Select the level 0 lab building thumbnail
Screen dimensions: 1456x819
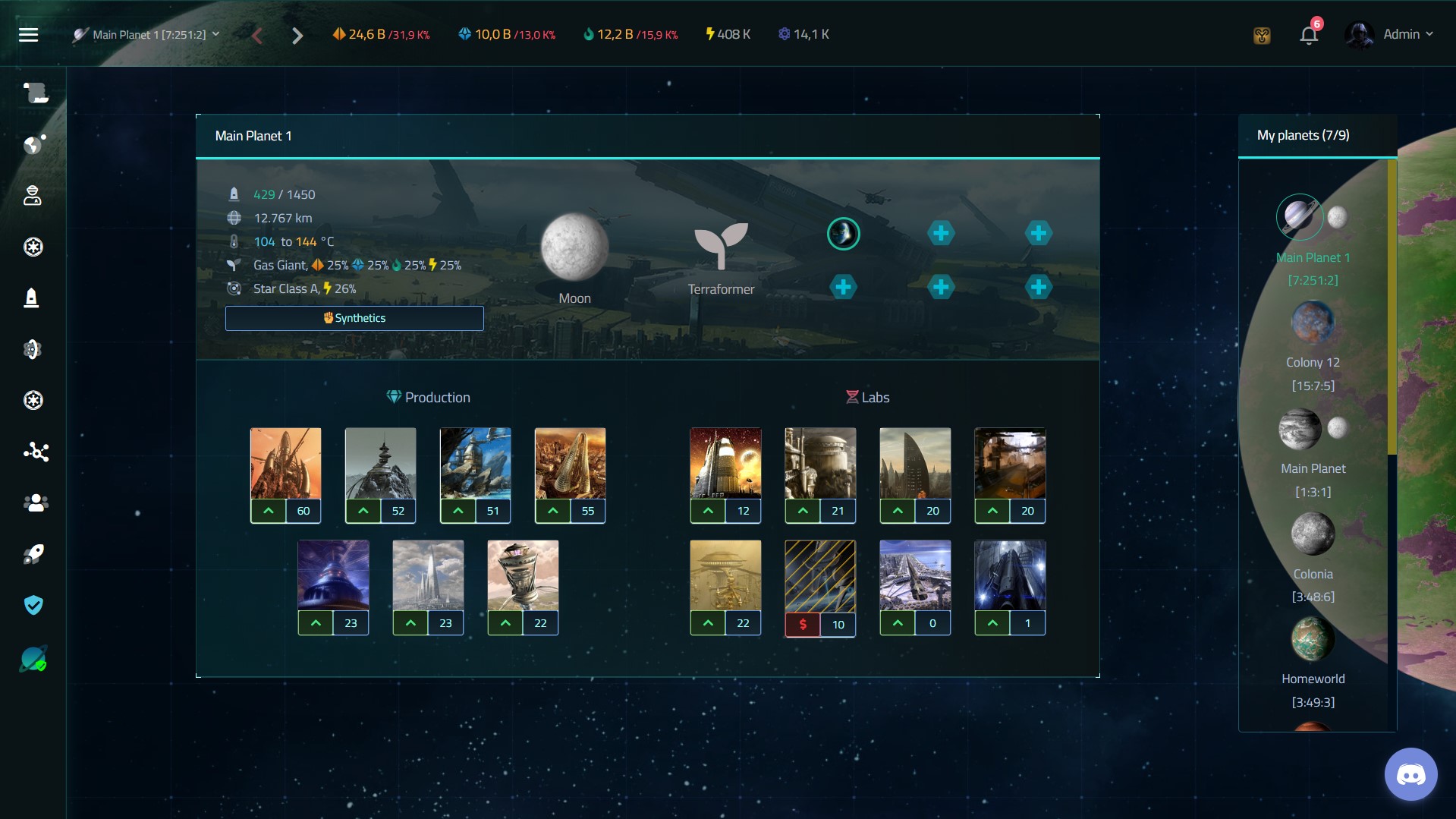(914, 575)
